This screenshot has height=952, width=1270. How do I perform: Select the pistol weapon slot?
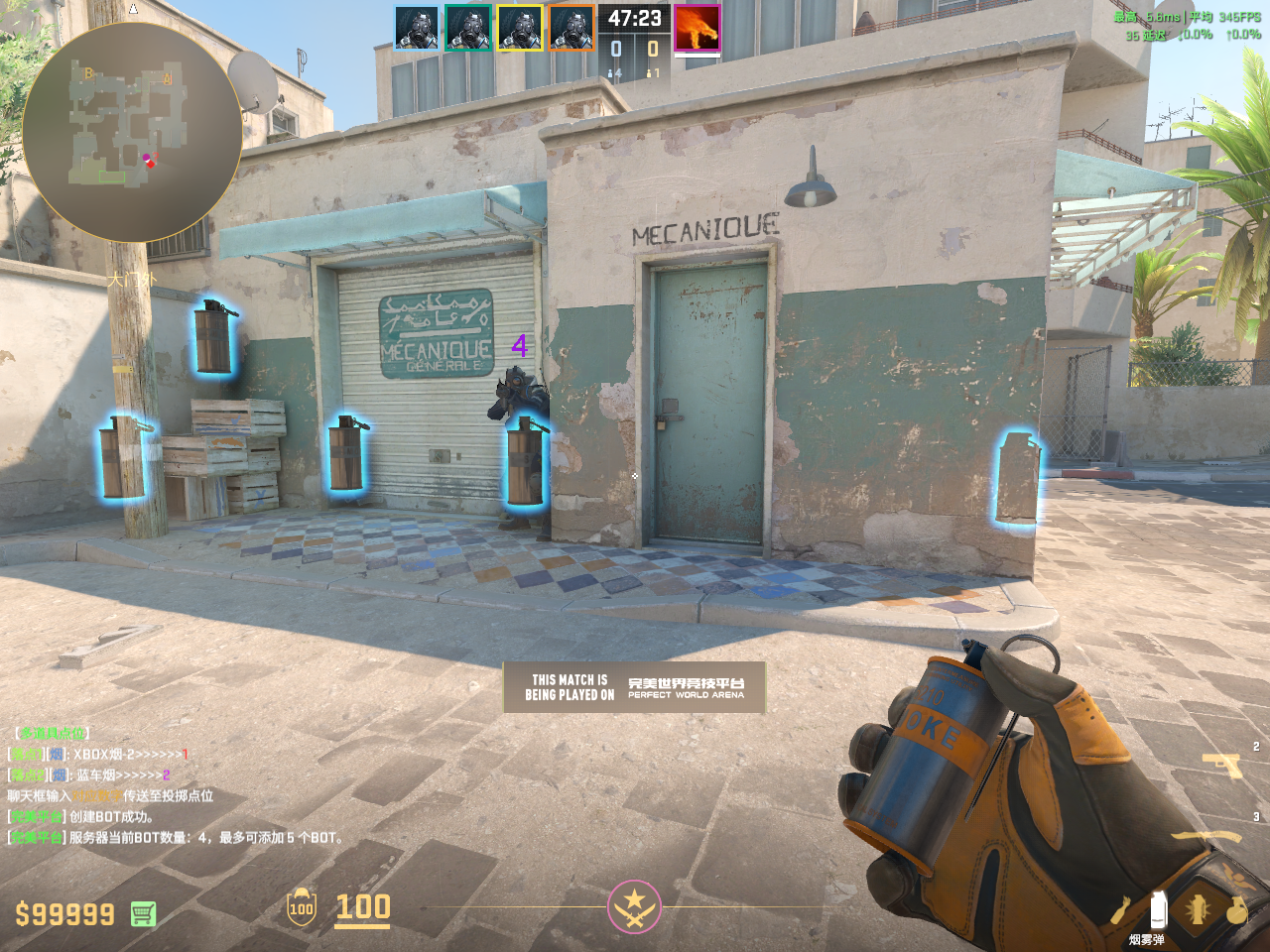coord(1221,765)
